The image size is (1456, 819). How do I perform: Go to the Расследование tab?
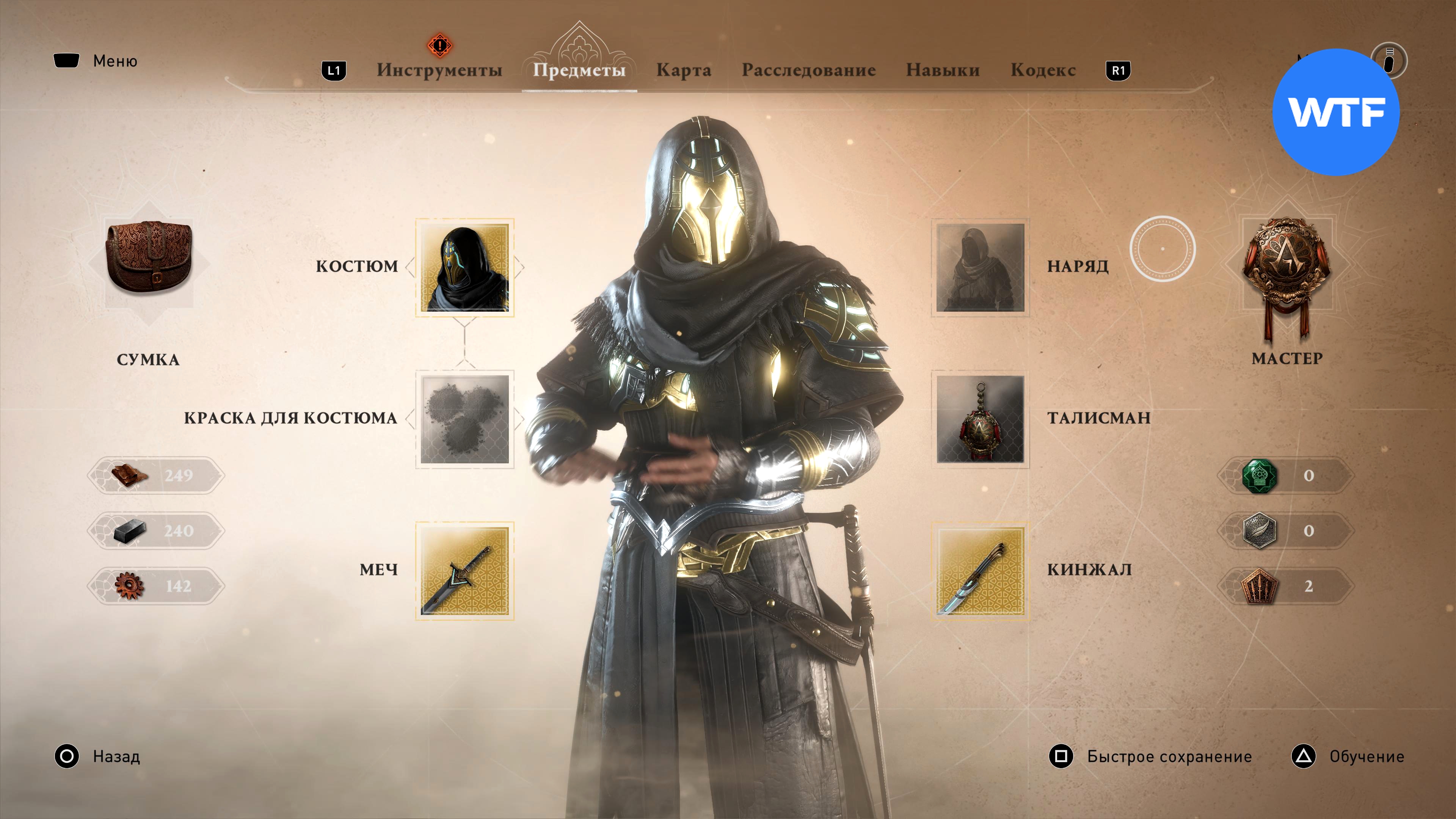coord(808,70)
